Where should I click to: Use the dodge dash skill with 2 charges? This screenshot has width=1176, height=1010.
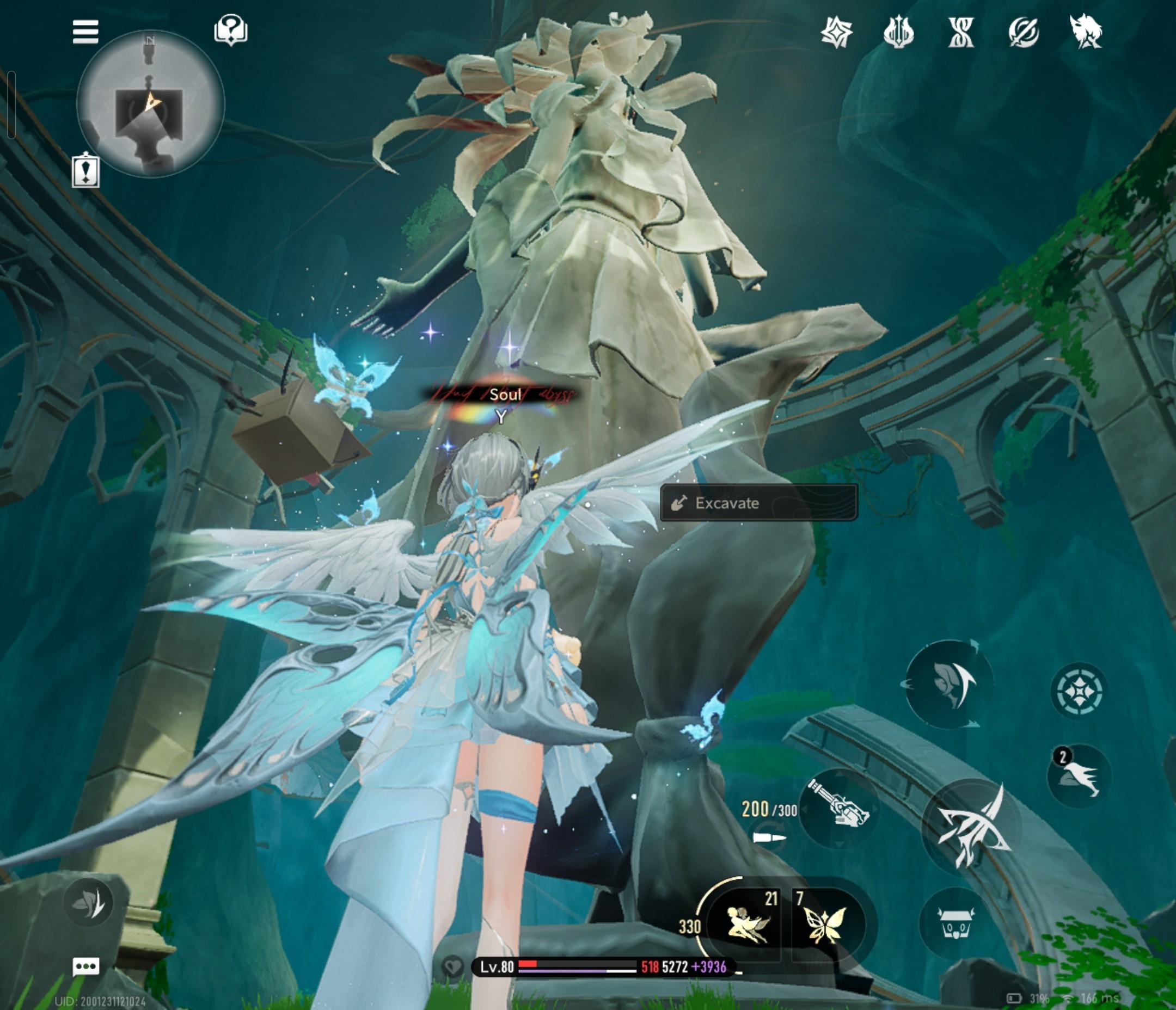pos(1079,775)
